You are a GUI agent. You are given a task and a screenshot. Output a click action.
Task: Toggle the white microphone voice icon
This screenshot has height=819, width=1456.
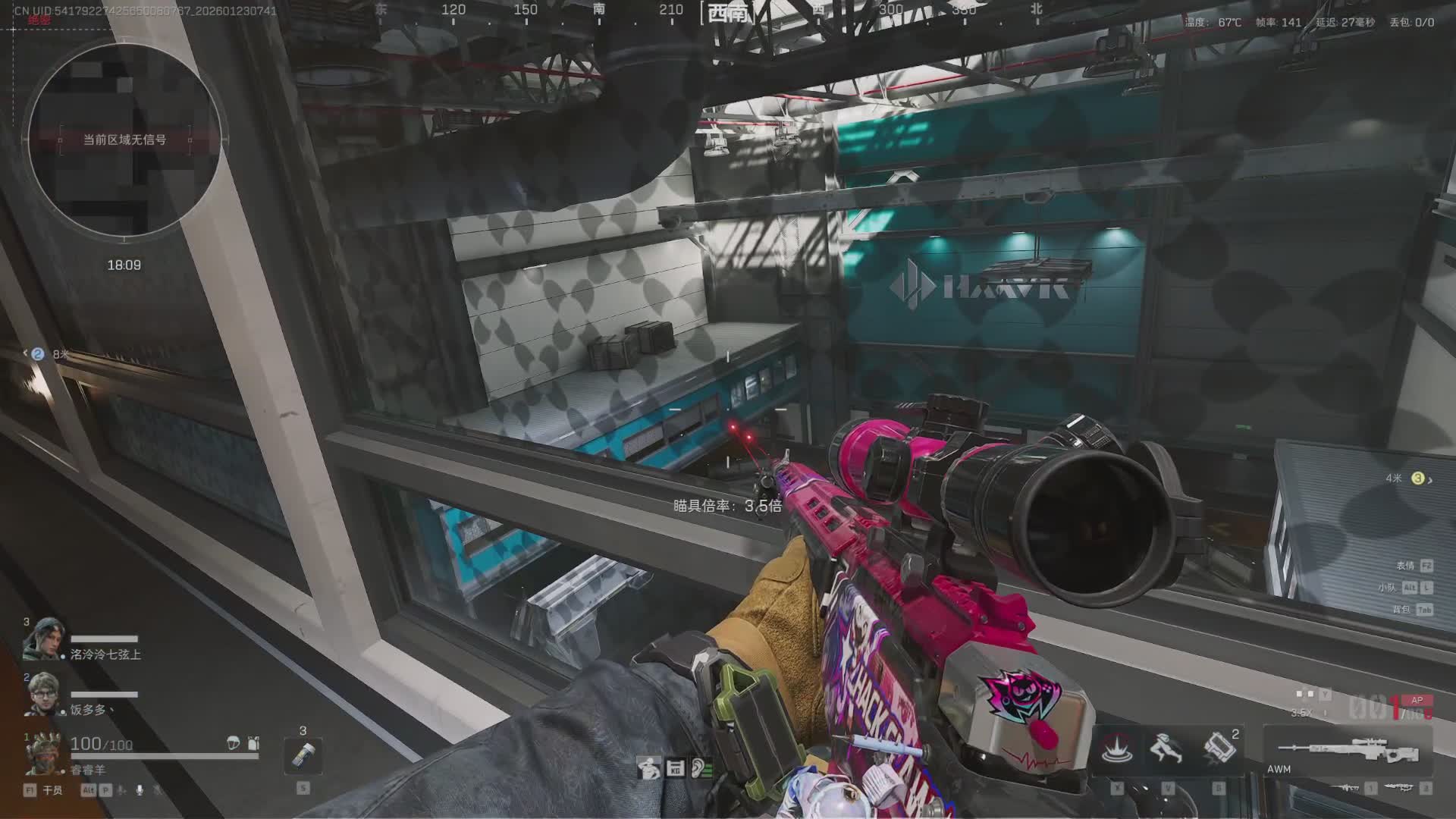click(x=140, y=790)
